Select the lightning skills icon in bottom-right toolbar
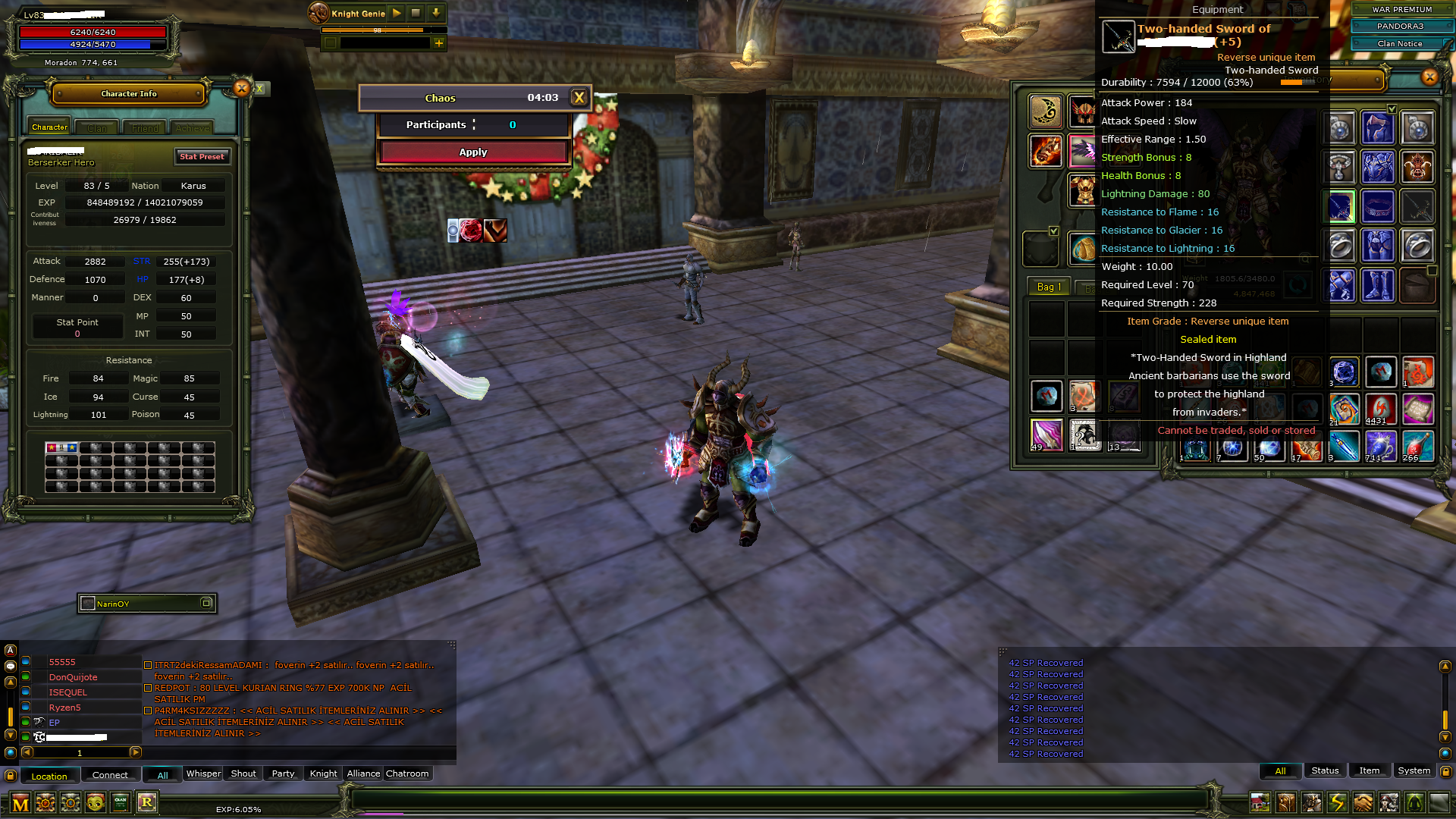Viewport: 1456px width, 819px height. pos(1336,802)
